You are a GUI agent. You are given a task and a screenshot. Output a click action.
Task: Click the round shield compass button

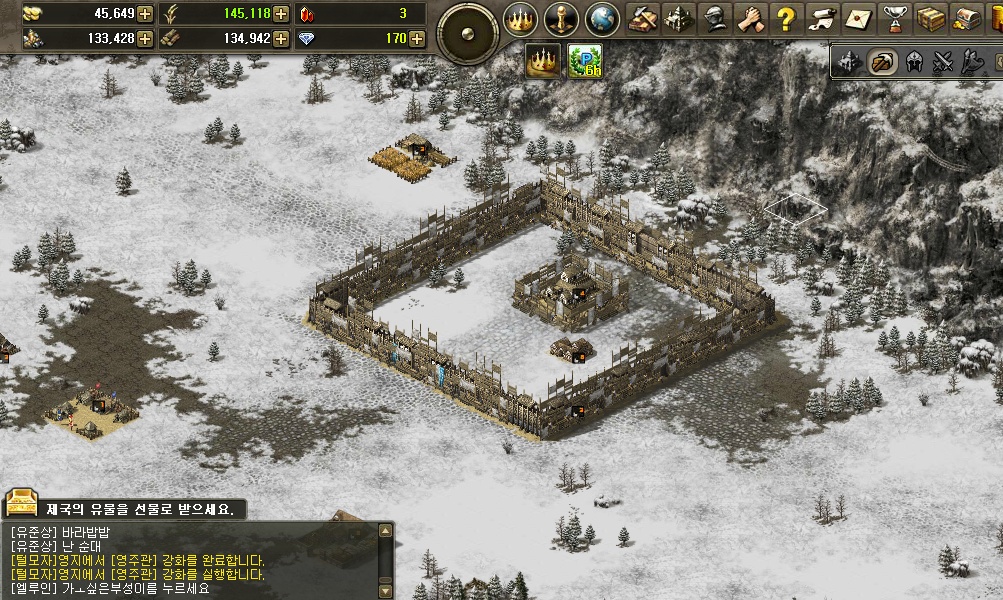(467, 33)
